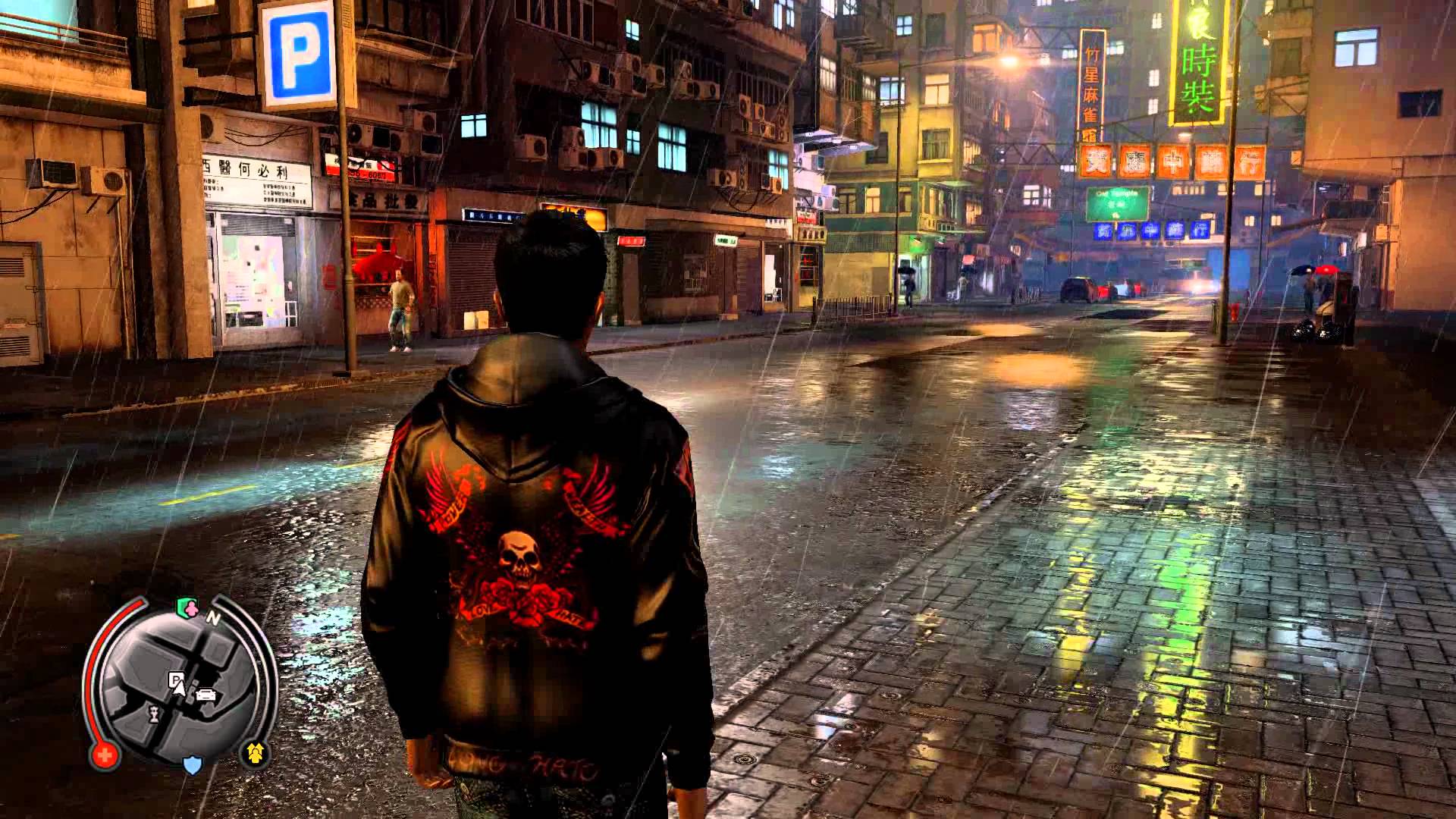Click the 'N' compass indicator on the minimap
Image resolution: width=1456 pixels, height=819 pixels.
[215, 617]
